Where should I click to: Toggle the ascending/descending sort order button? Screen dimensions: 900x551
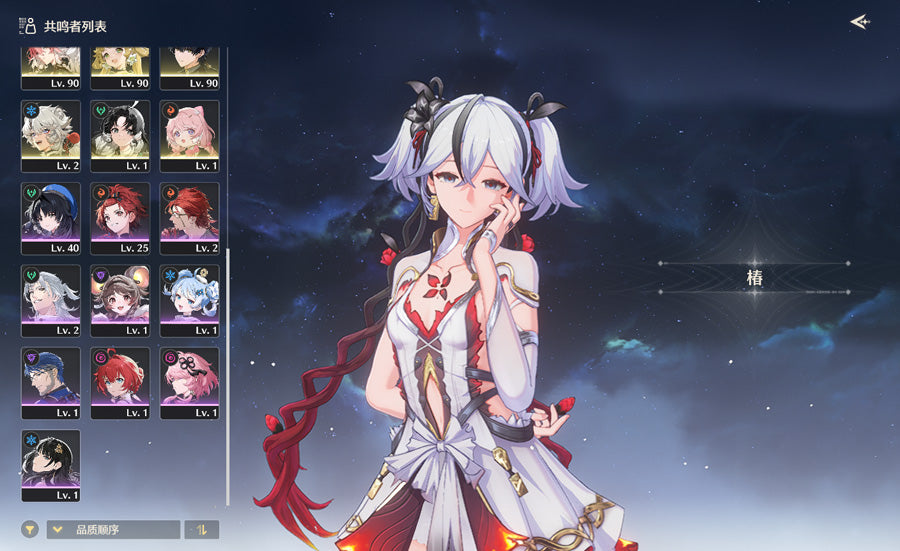tap(201, 530)
